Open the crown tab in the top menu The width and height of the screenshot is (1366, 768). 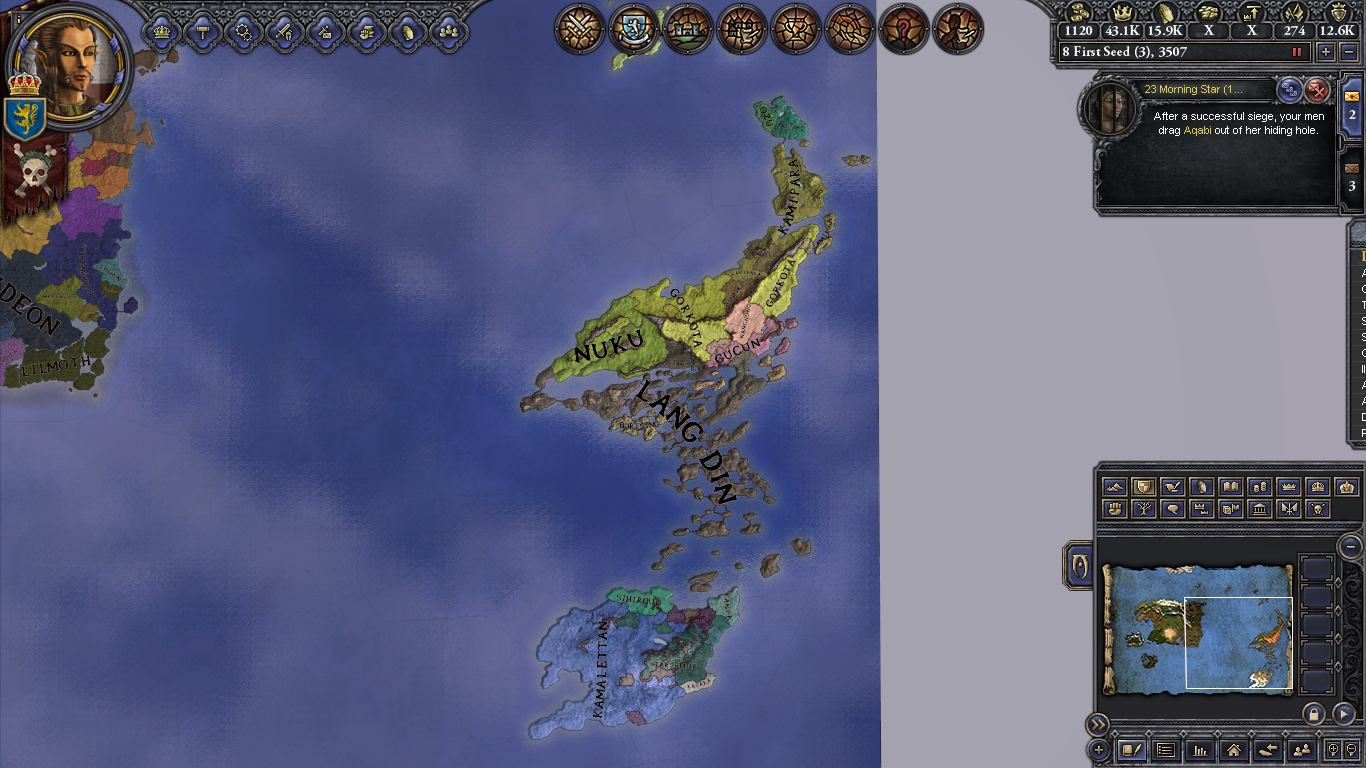point(162,32)
